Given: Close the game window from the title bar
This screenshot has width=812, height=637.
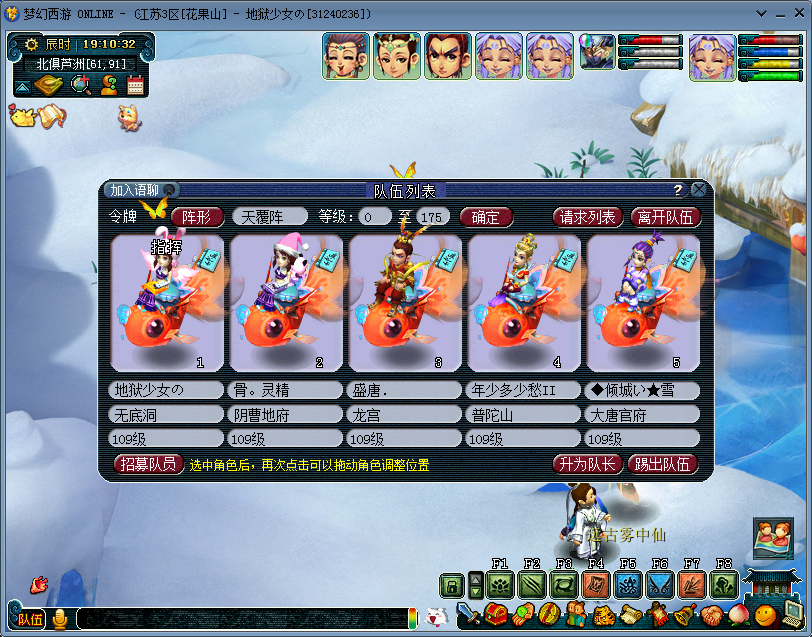Looking at the screenshot, I should click(798, 15).
